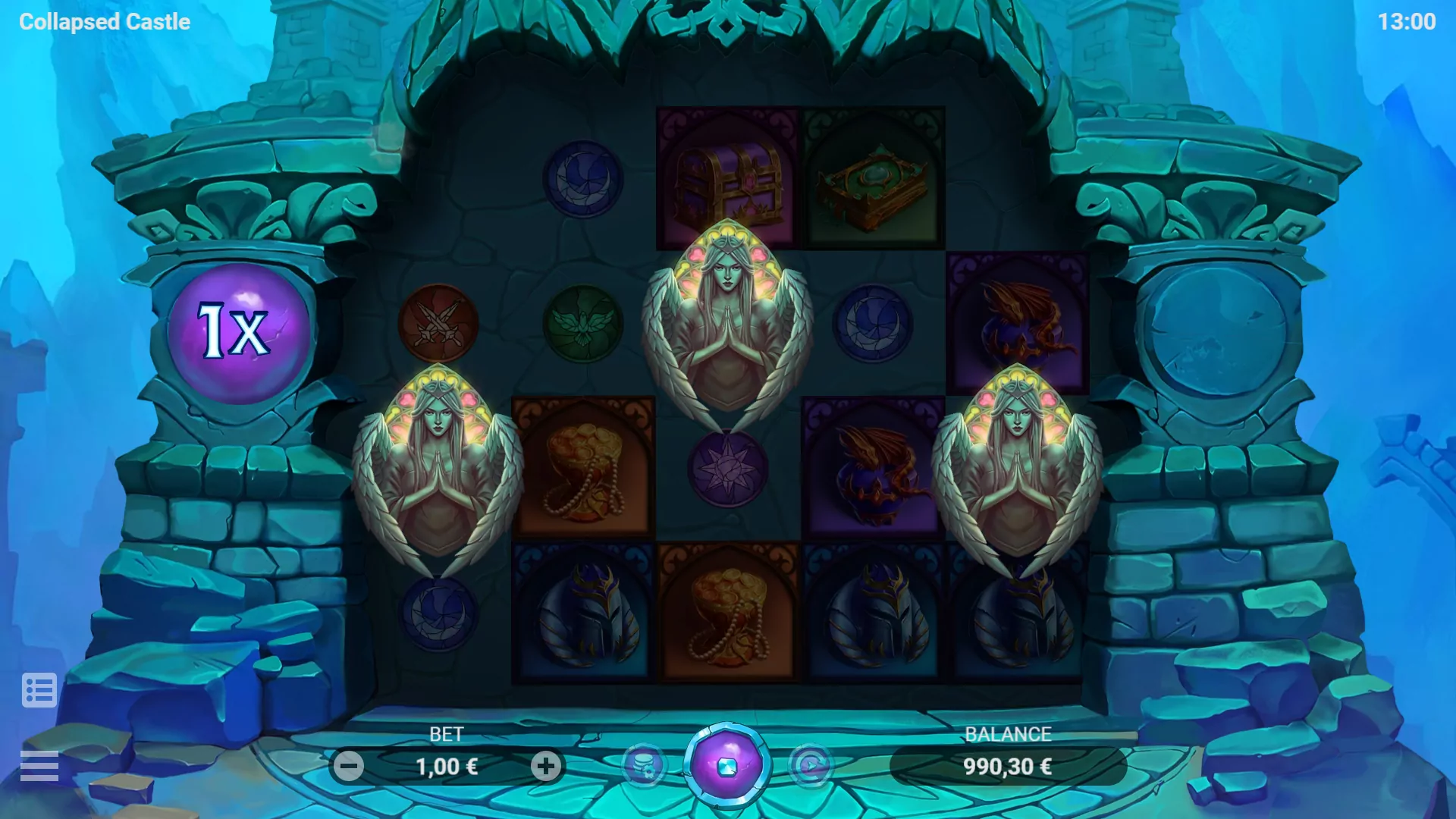
Task: Select the treasure chest symbol
Action: tap(730, 176)
